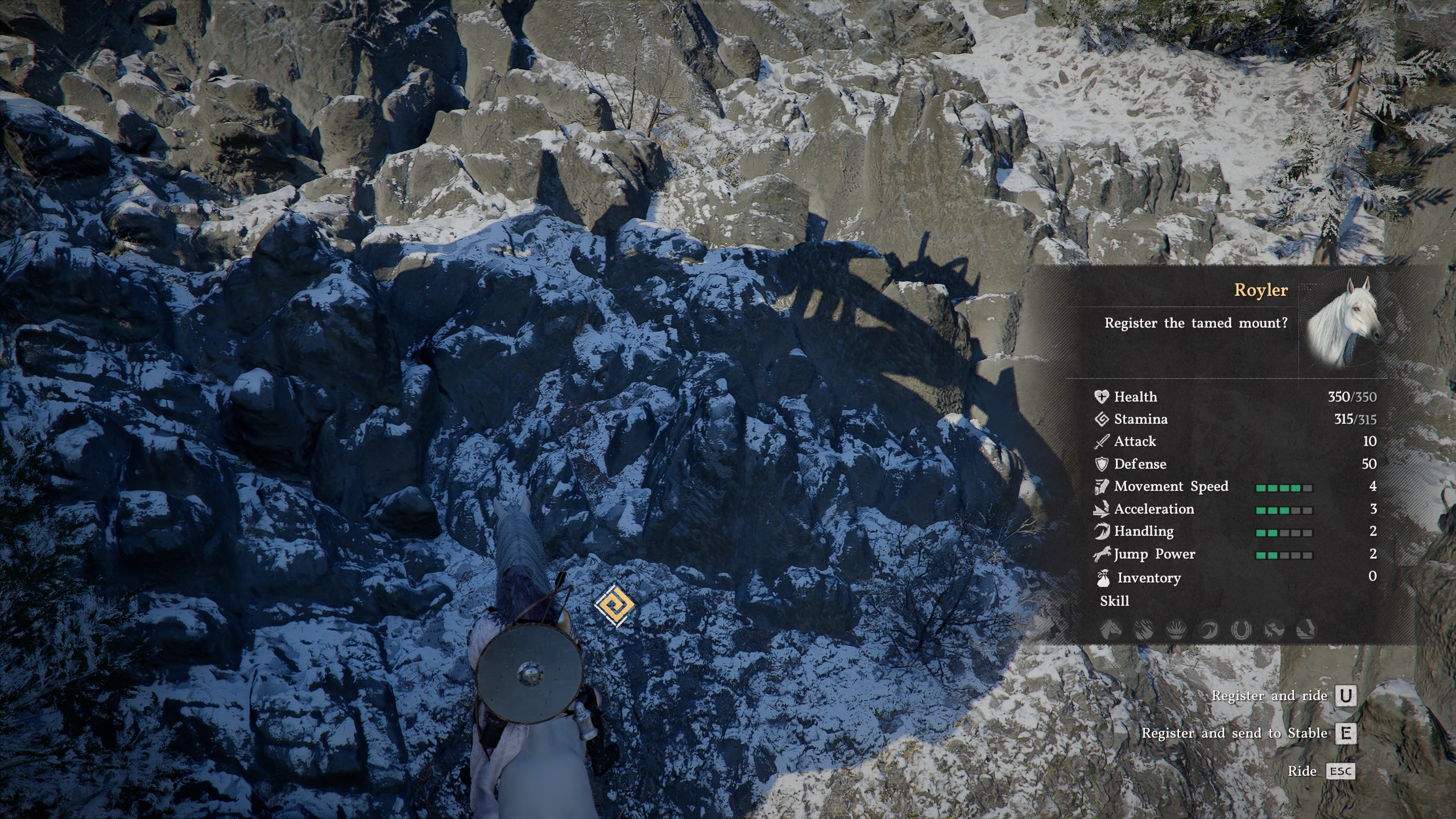Click the Health heart icon
This screenshot has width=1456, height=819.
pos(1102,396)
